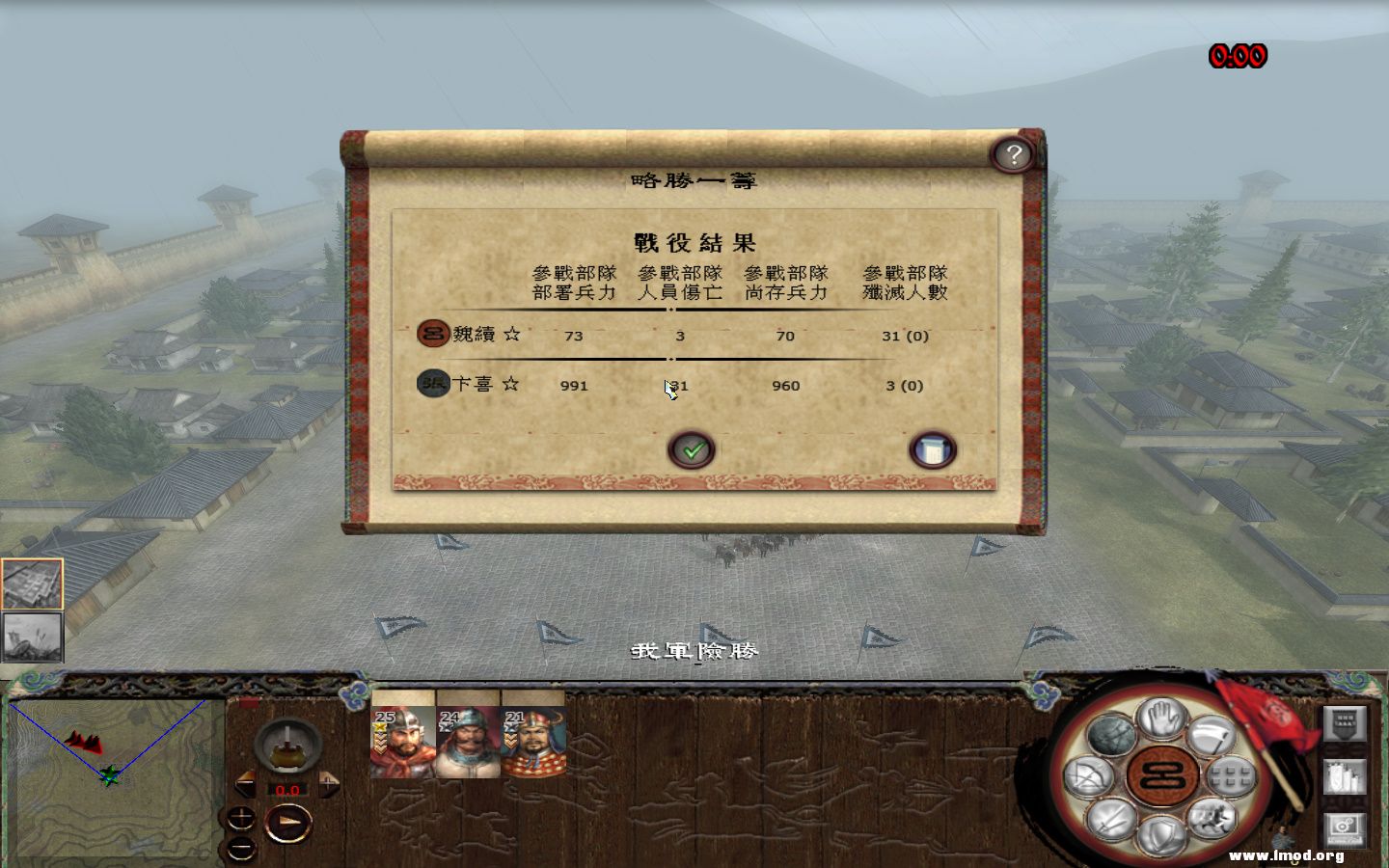
Task: Resume battle with the play arrow
Action: pyautogui.click(x=288, y=821)
